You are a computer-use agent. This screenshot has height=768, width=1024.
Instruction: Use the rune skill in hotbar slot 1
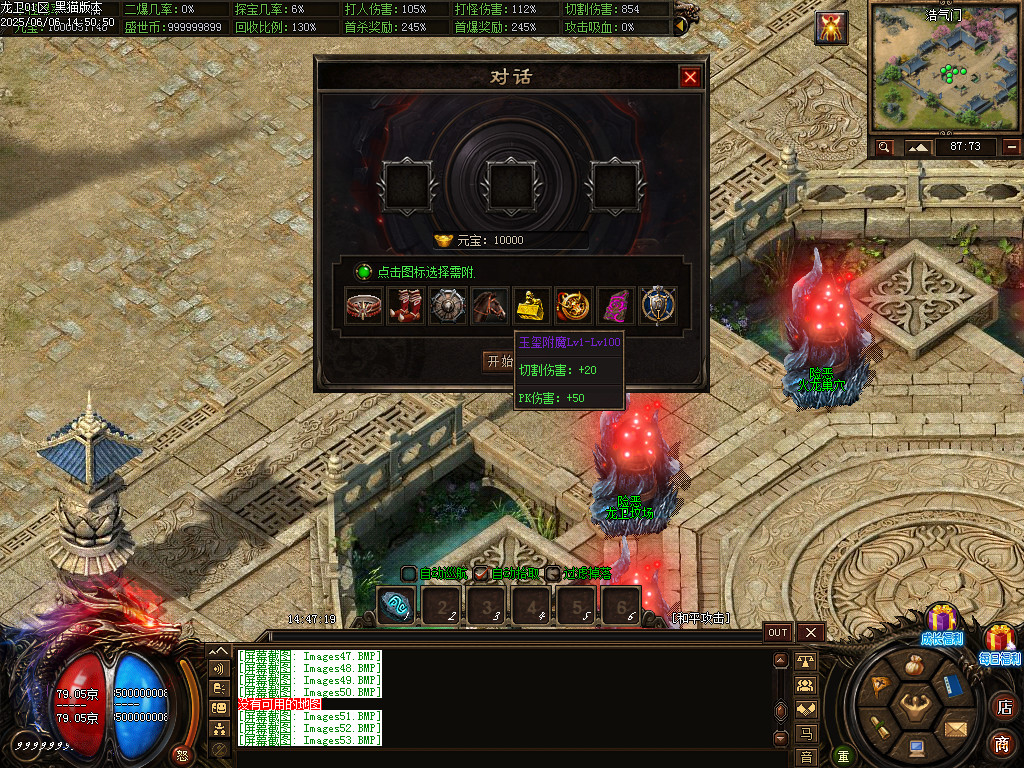point(396,605)
